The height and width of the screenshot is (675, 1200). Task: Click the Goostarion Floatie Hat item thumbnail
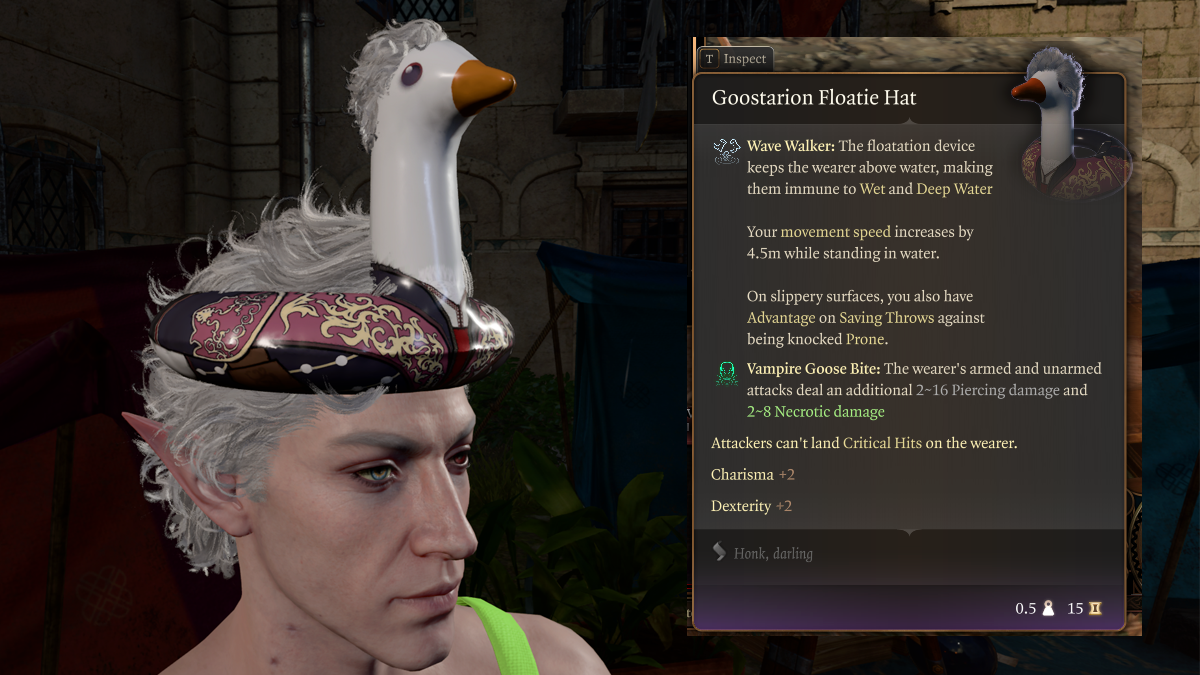(1068, 128)
